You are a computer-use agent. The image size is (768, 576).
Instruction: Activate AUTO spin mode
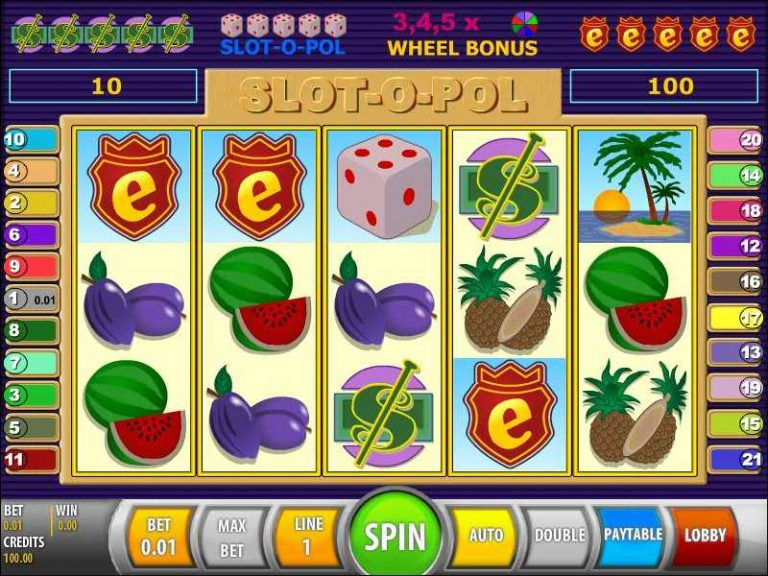[486, 535]
